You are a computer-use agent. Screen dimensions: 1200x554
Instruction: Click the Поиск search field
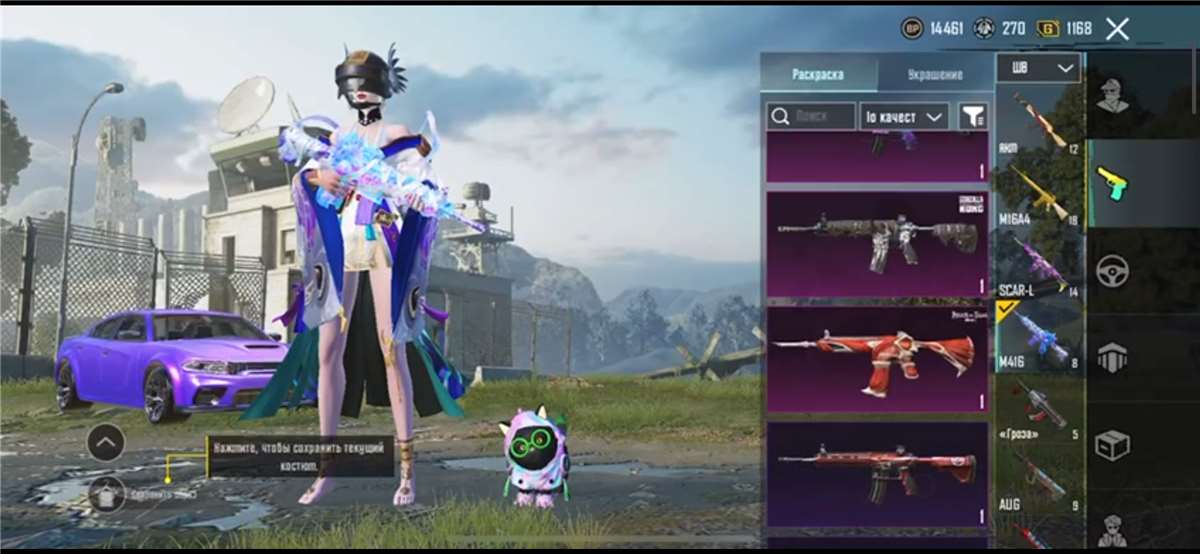point(811,117)
